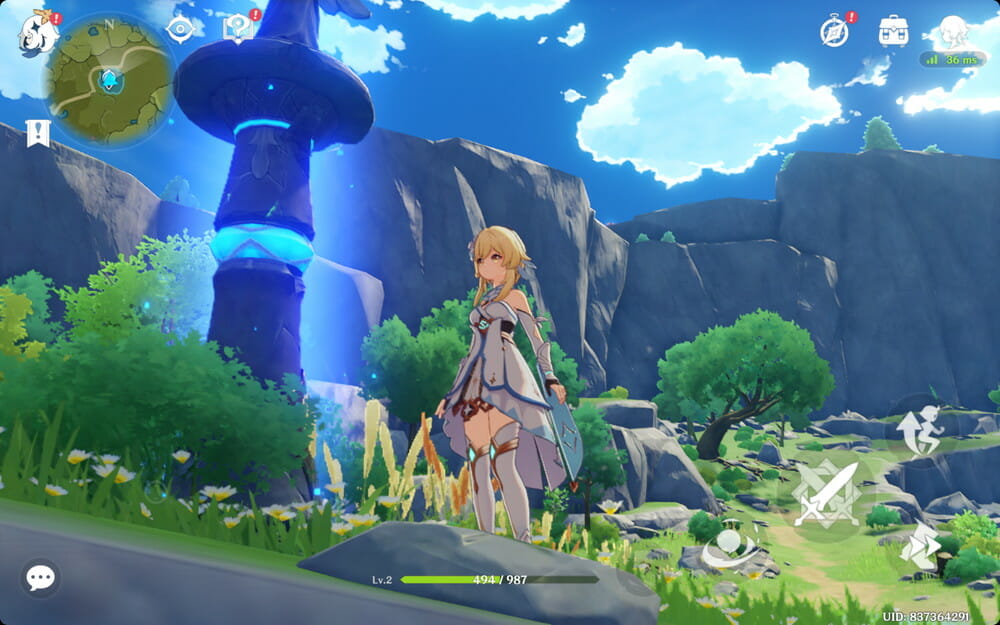
Task: Open the quest banner with exclamation mark
Action: pos(38,133)
